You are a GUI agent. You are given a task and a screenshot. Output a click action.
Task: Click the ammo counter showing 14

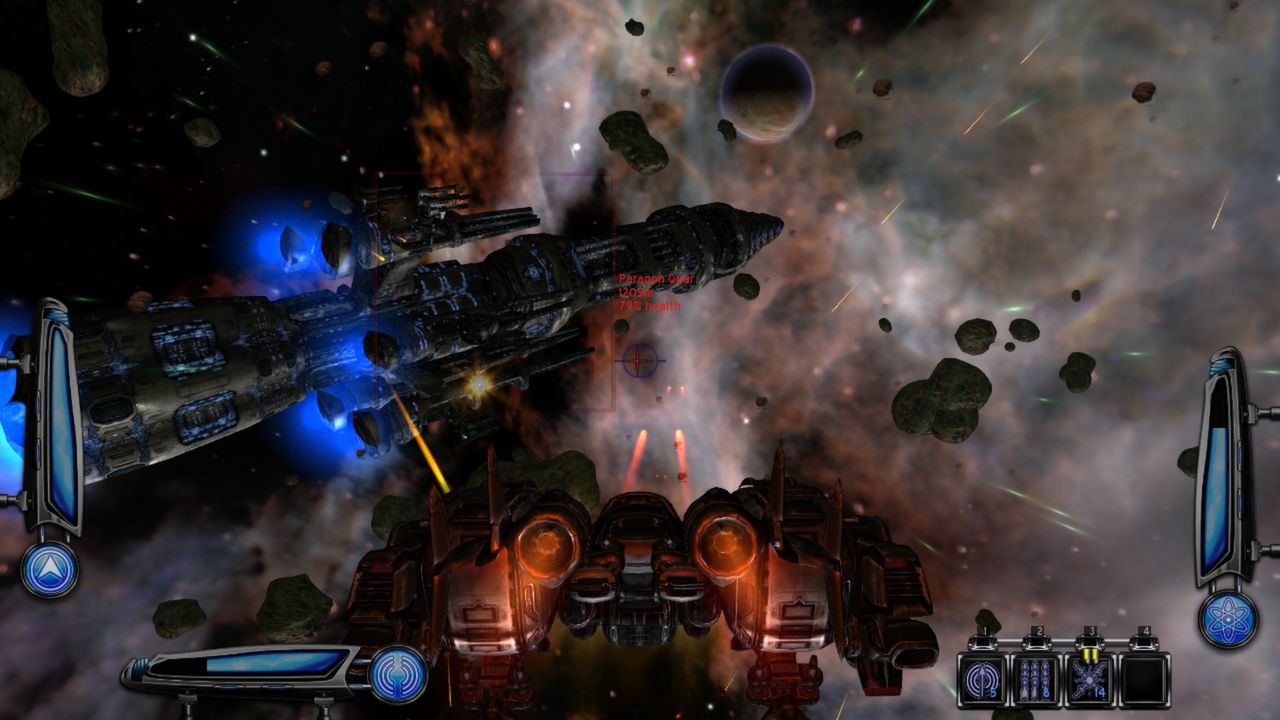1099,692
